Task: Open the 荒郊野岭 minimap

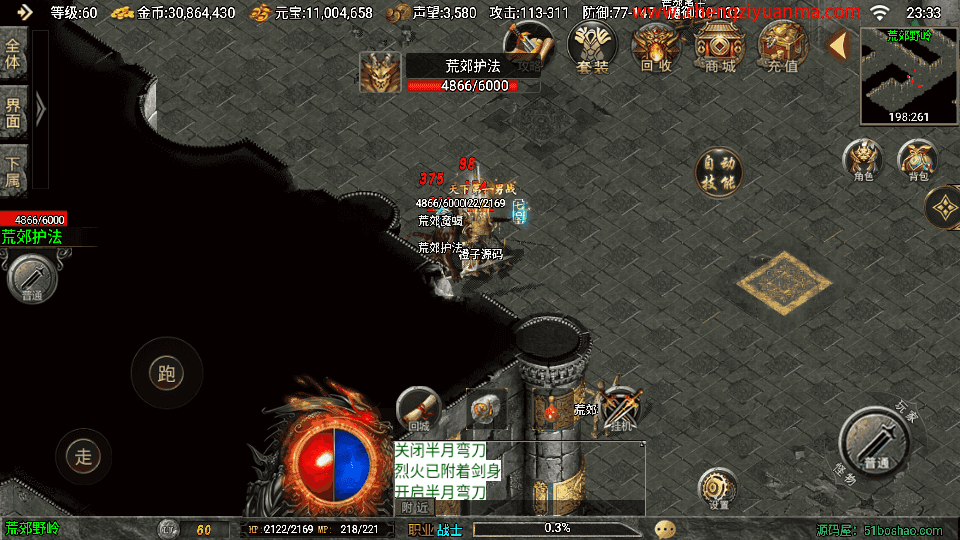Action: (x=908, y=75)
